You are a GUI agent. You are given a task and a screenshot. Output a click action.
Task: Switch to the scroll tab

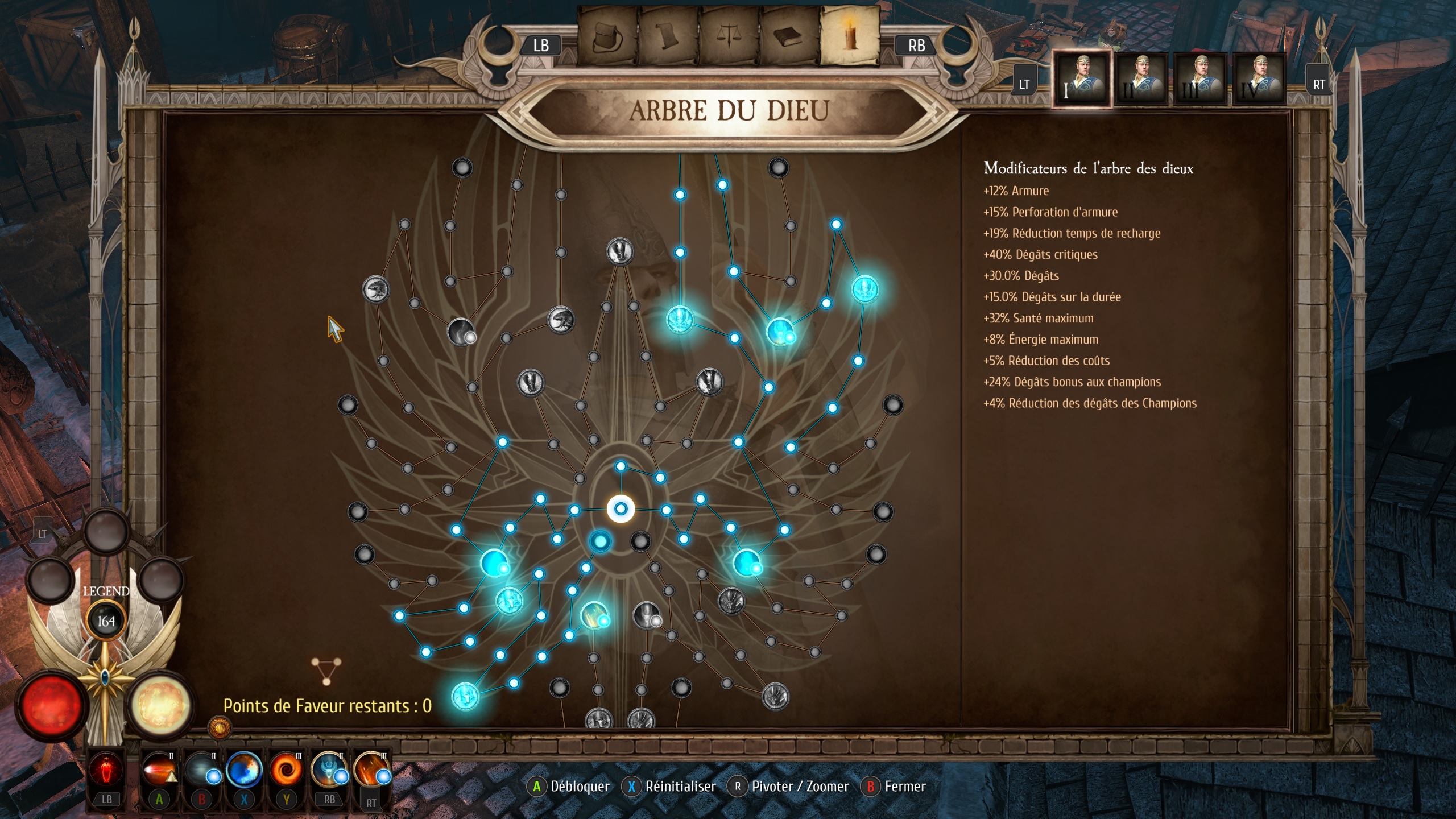tap(668, 37)
